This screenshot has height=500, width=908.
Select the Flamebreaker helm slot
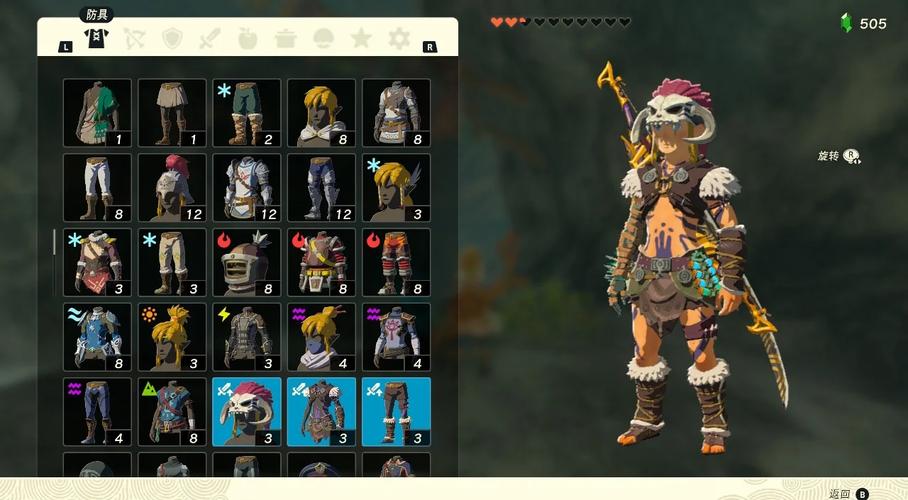(246, 262)
